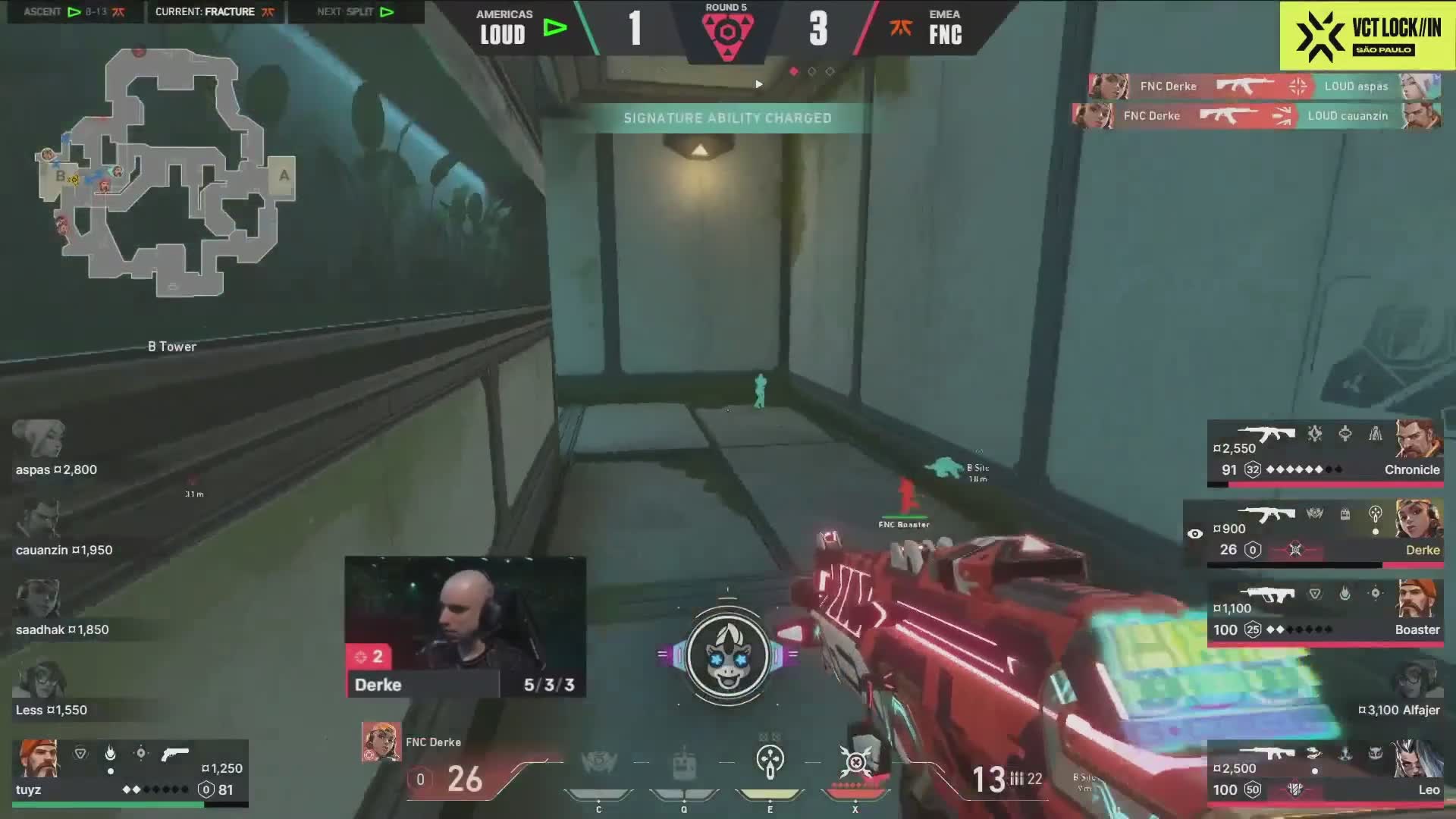Select Chronicle's player card

click(1325, 453)
